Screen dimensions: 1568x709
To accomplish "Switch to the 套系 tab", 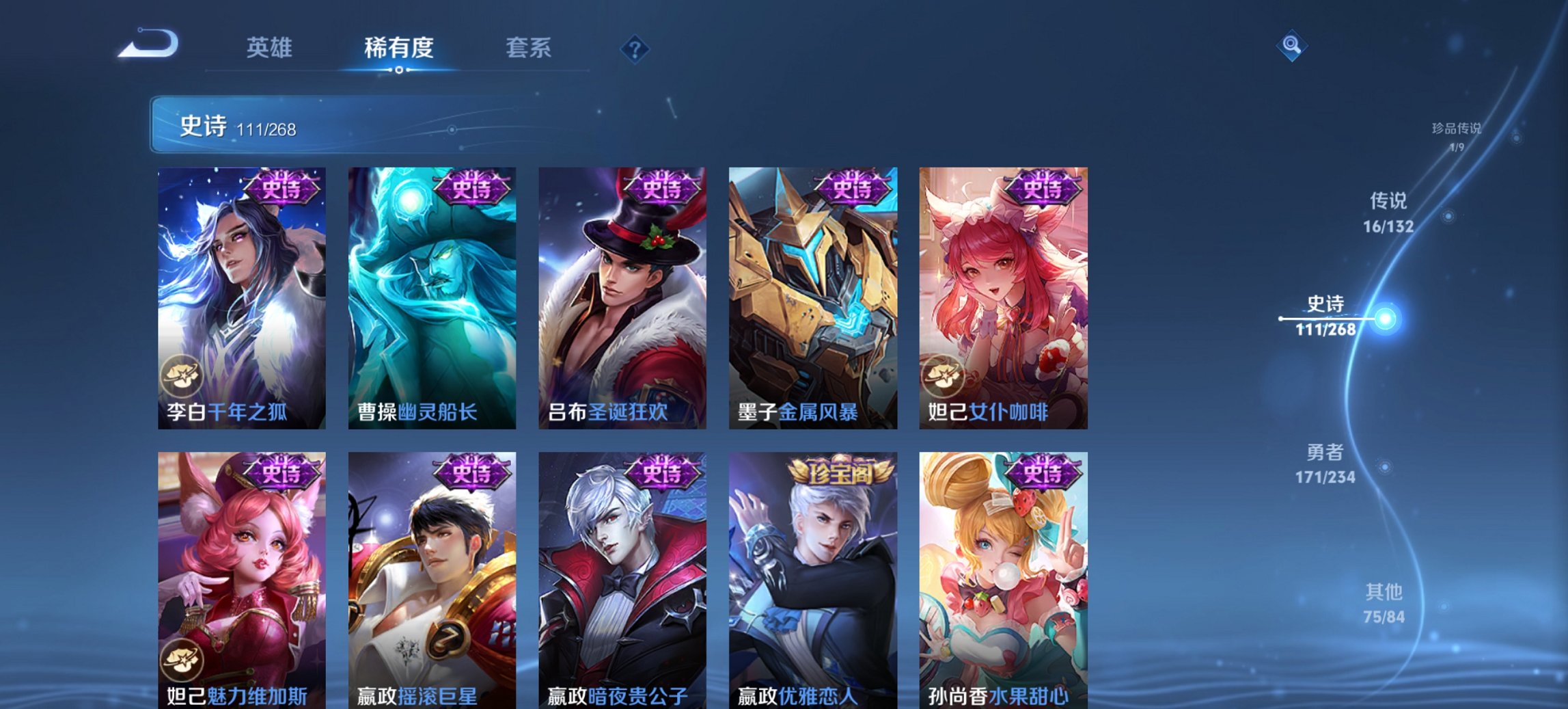I will (x=529, y=48).
